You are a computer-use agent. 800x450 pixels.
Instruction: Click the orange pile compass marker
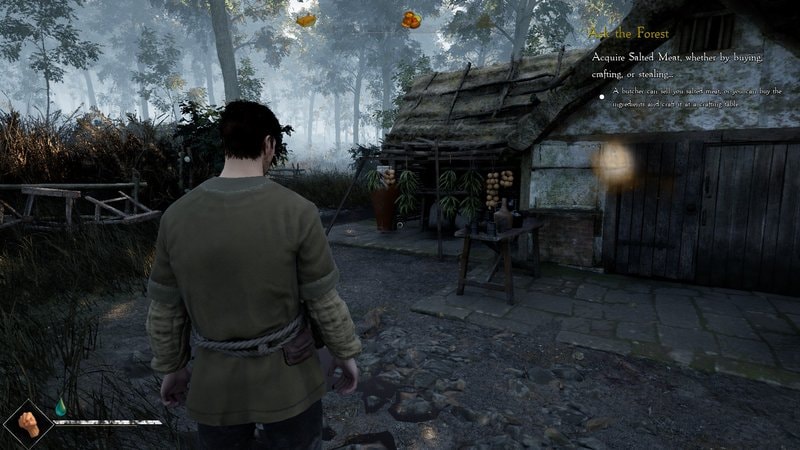pyautogui.click(x=410, y=19)
